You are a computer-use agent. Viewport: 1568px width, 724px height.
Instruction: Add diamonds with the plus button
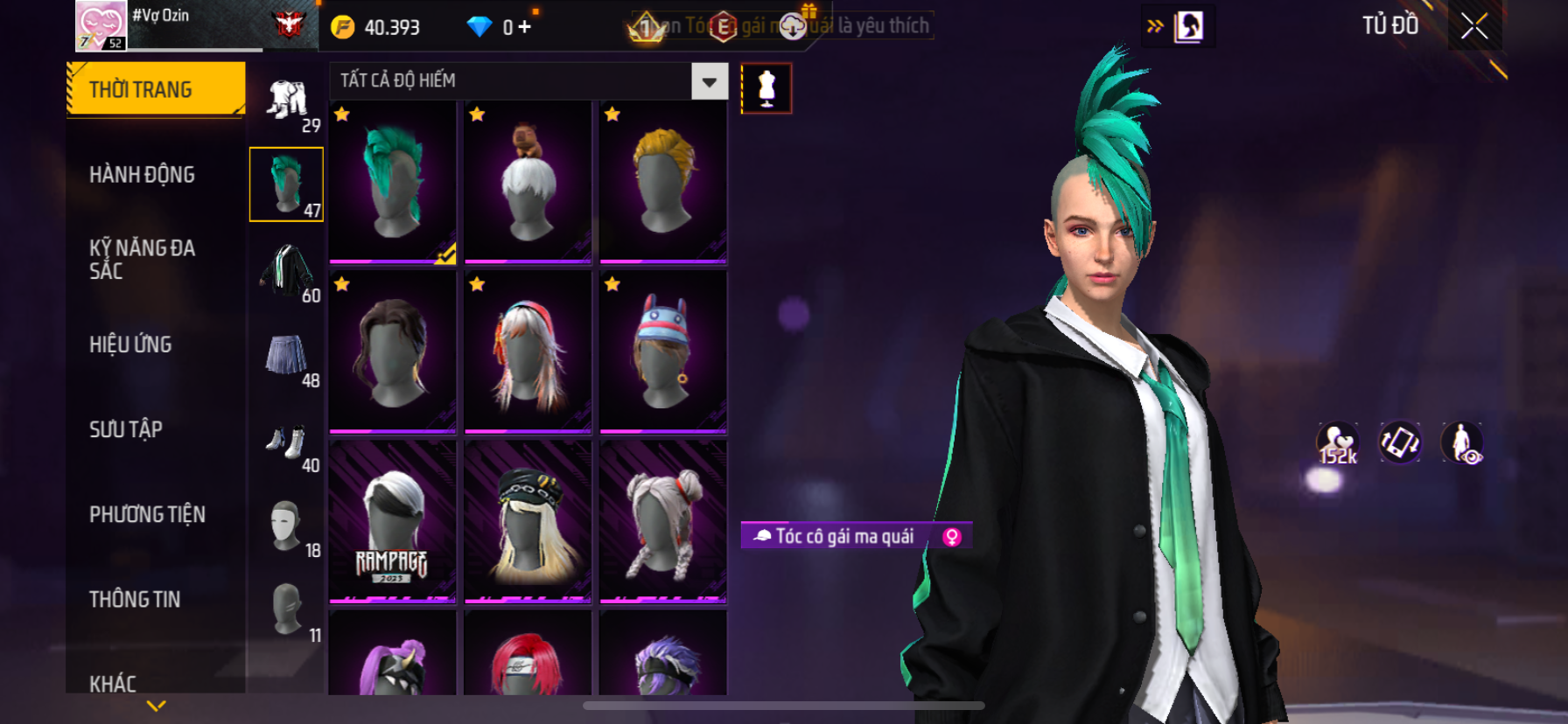coord(524,27)
